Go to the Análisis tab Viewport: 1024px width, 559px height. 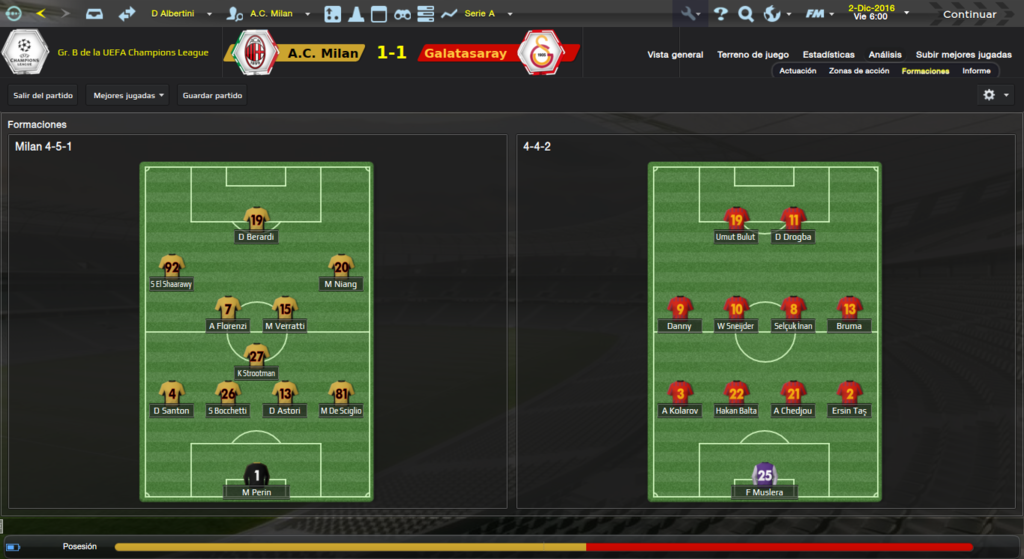point(885,54)
